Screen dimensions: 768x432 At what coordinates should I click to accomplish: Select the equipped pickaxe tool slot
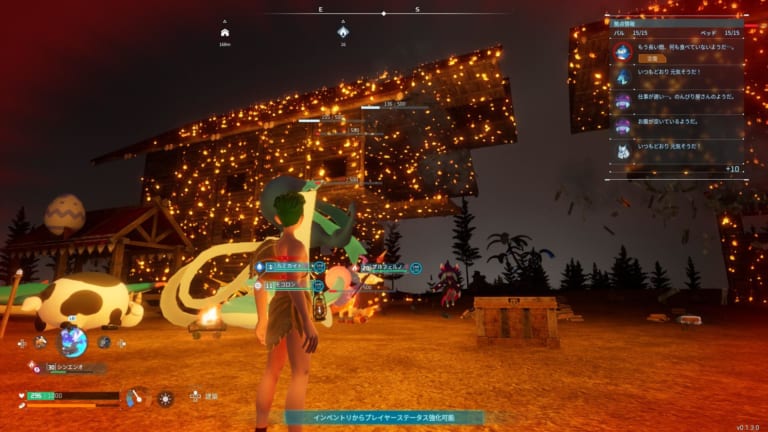(x=135, y=398)
